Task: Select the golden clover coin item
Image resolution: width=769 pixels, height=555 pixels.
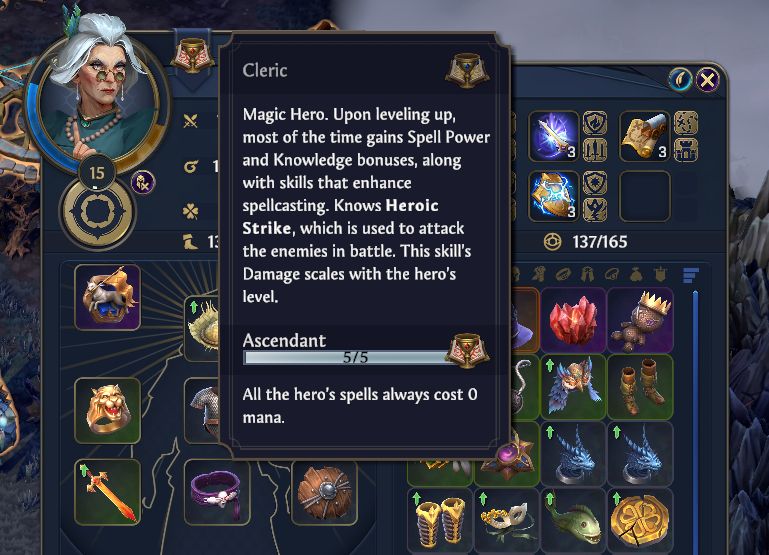Action: tap(639, 519)
